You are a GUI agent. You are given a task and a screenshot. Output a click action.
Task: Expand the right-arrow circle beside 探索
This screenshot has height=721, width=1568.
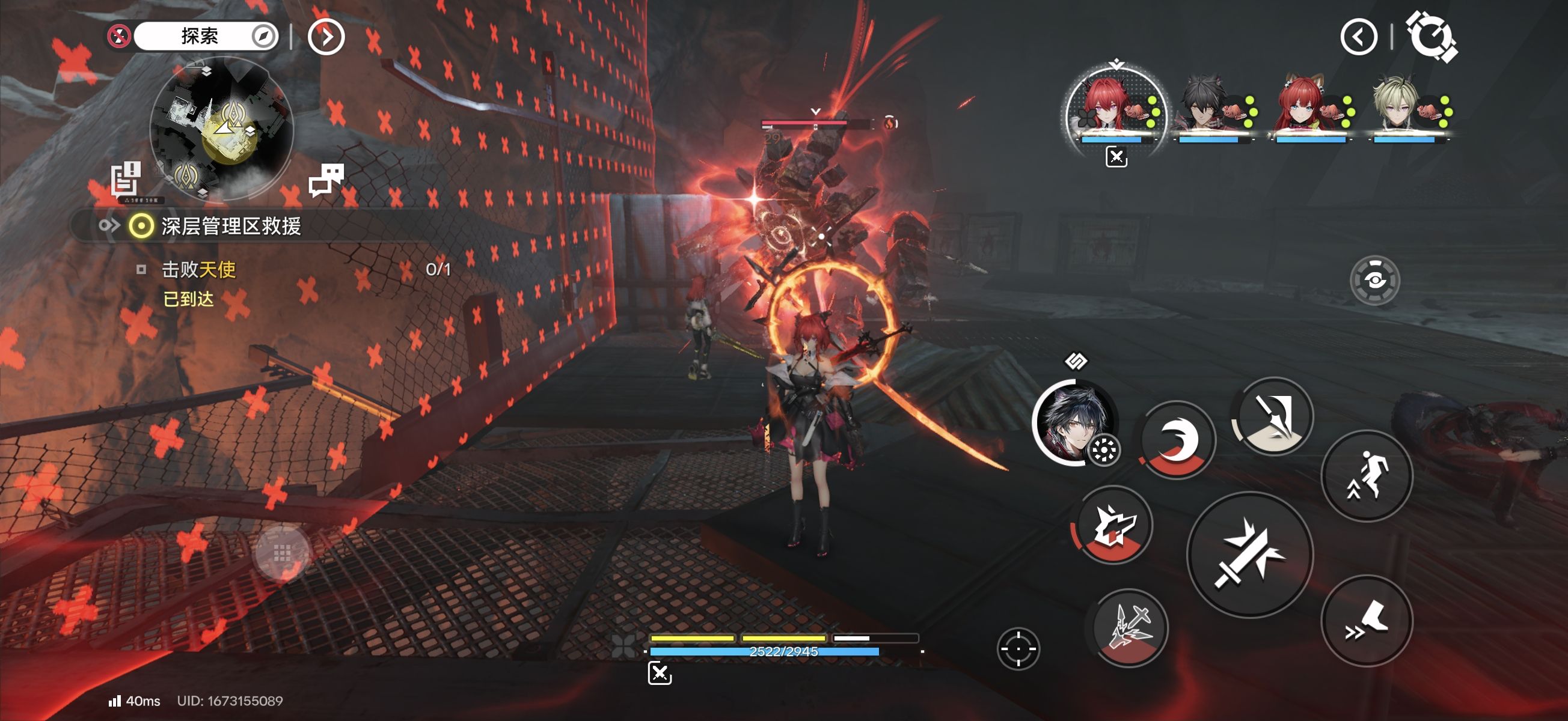(326, 38)
